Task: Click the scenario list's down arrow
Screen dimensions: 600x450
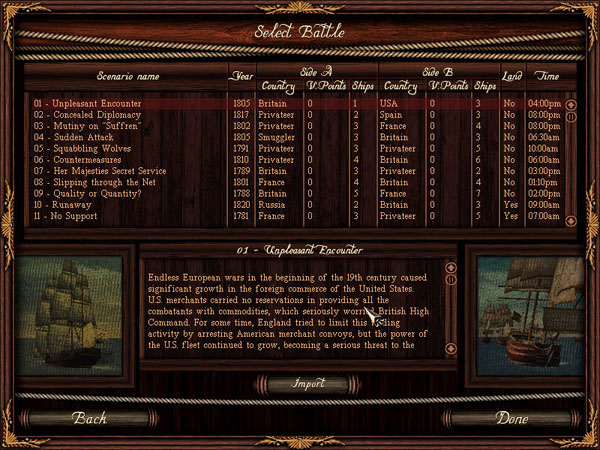Action: point(571,220)
